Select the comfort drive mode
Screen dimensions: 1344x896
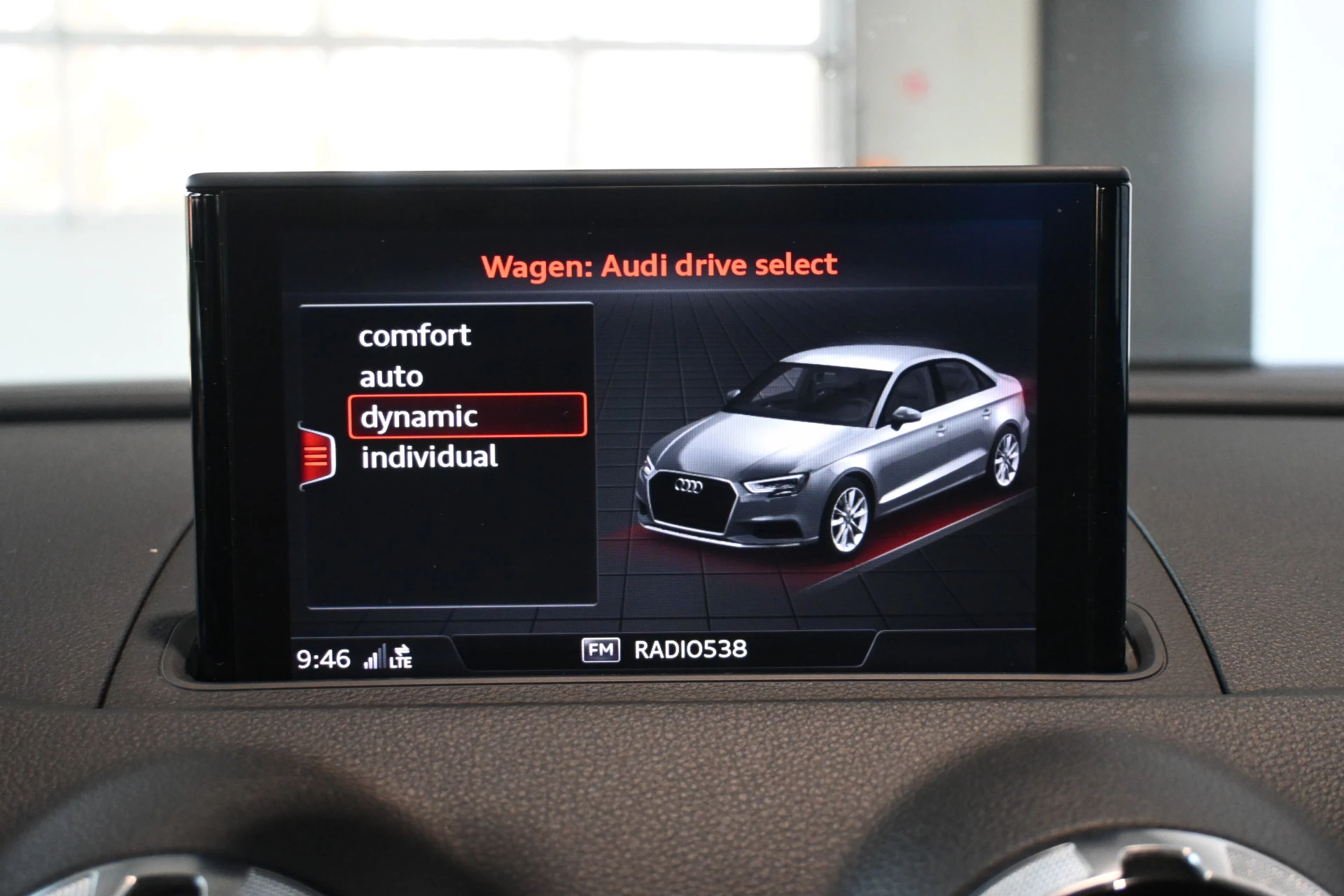414,336
